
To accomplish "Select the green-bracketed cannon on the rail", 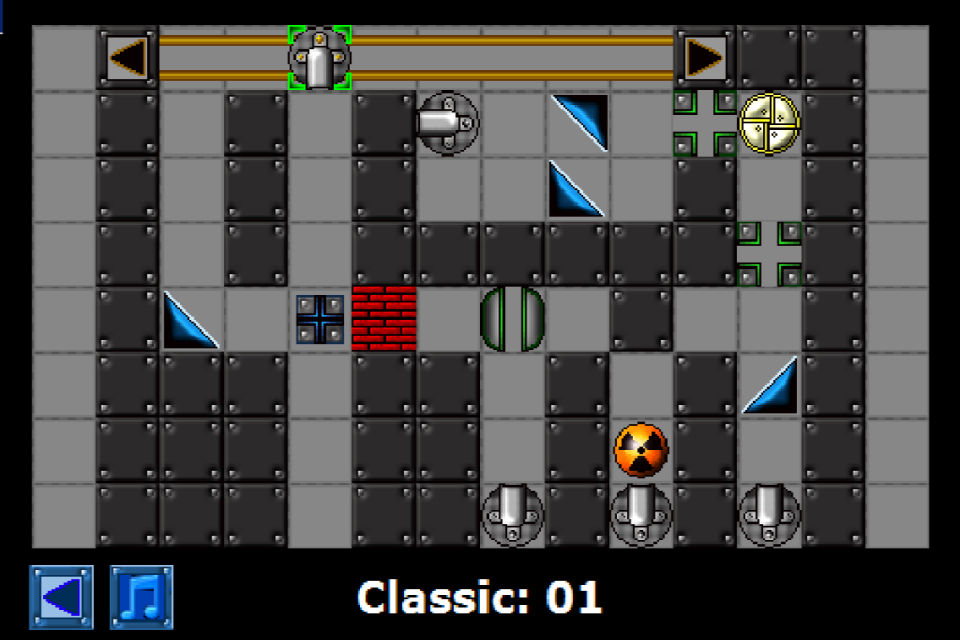I will click(320, 58).
